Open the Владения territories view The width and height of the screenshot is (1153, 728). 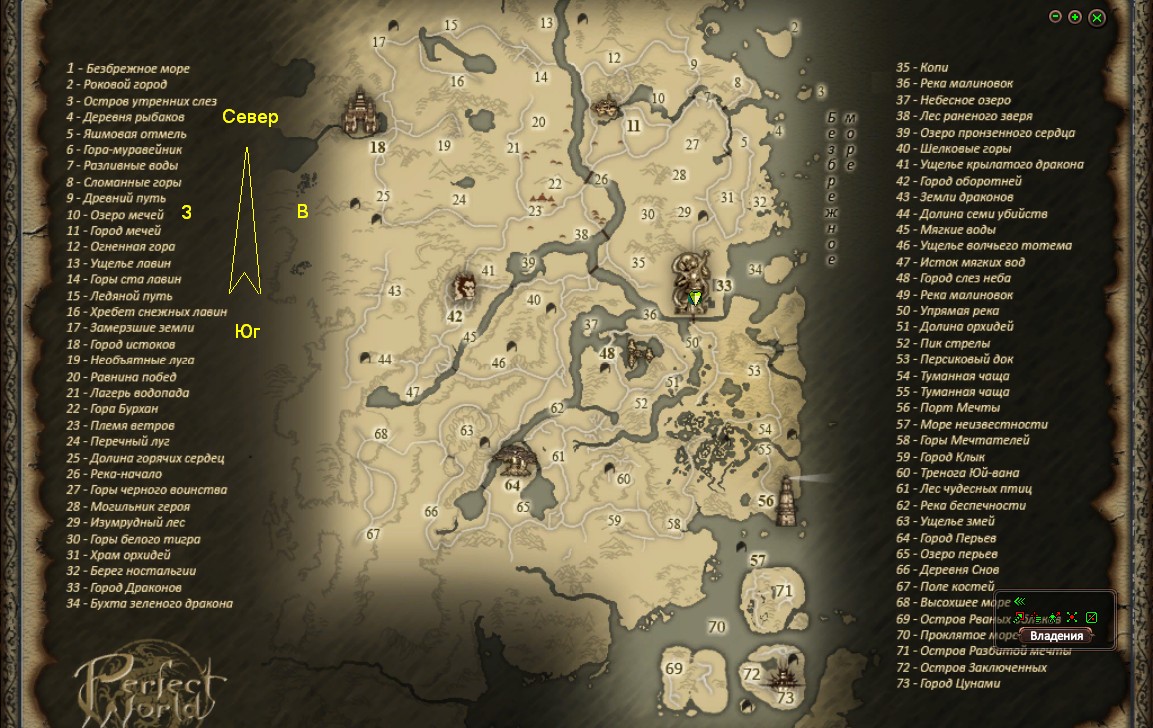coord(1056,636)
